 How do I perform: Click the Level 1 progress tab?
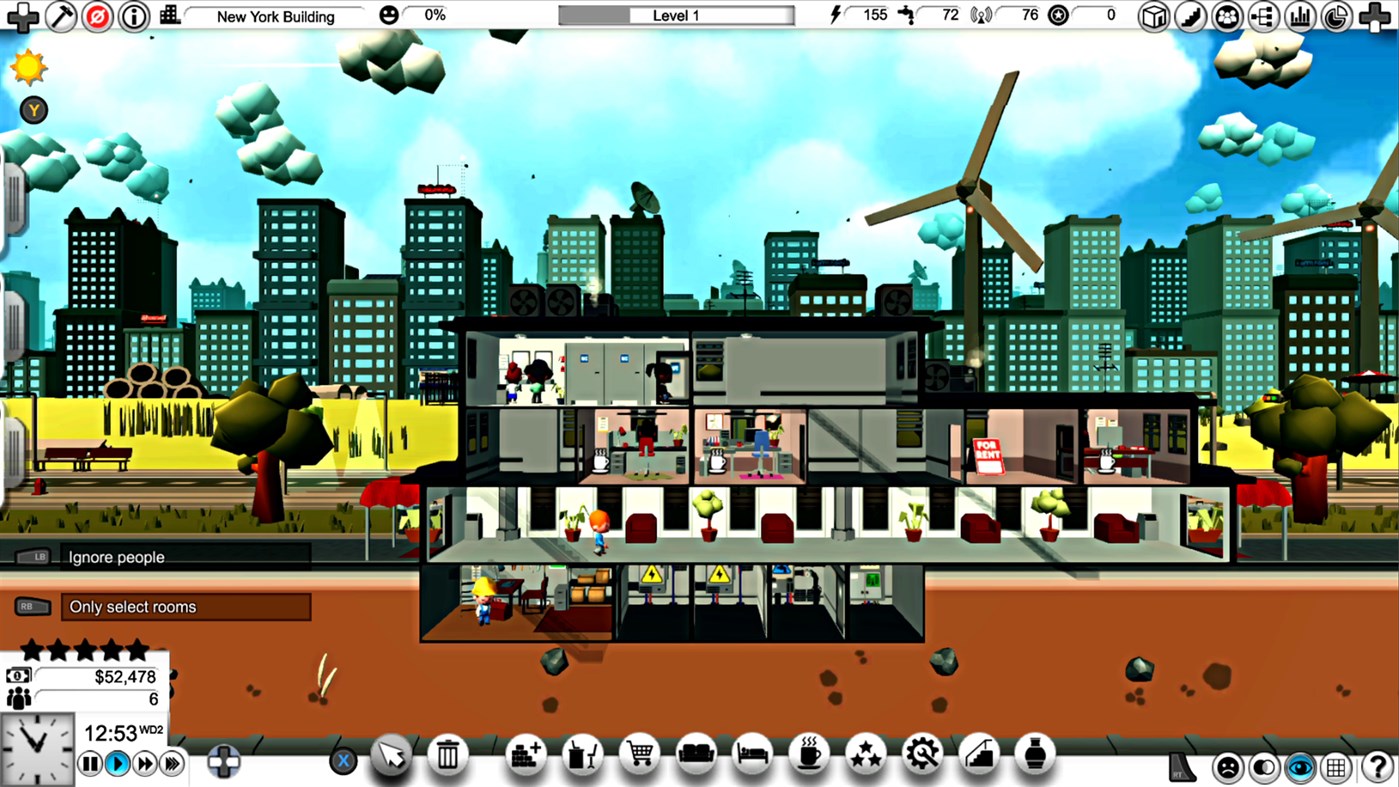pyautogui.click(x=675, y=15)
